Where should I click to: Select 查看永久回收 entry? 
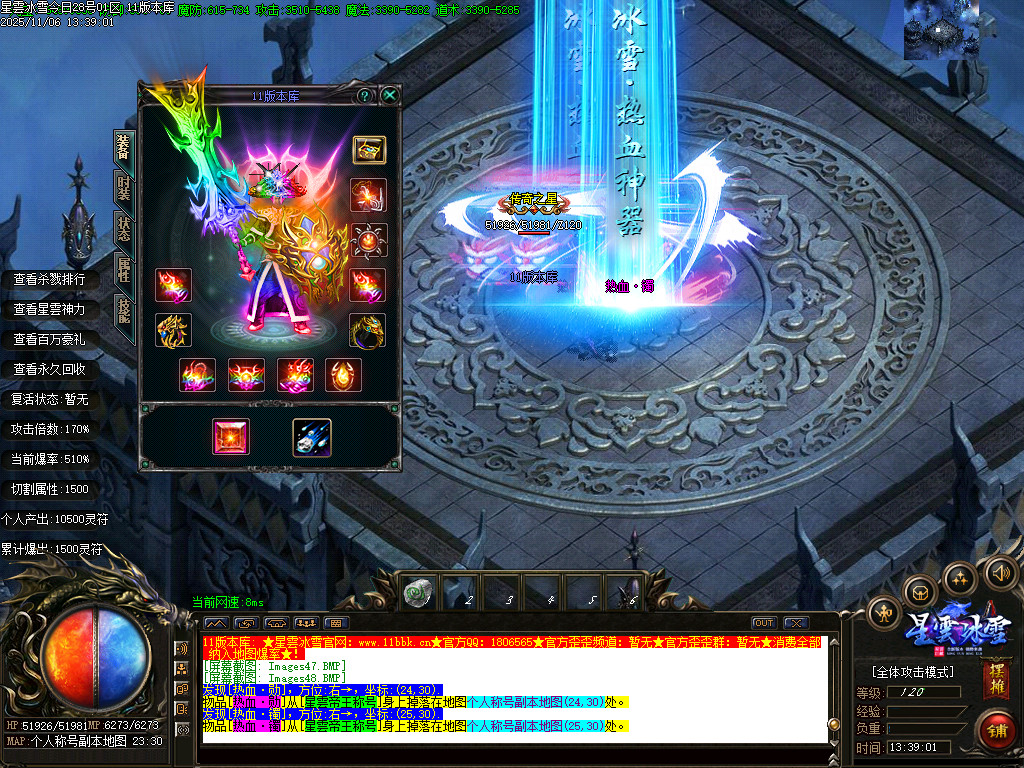(49, 370)
